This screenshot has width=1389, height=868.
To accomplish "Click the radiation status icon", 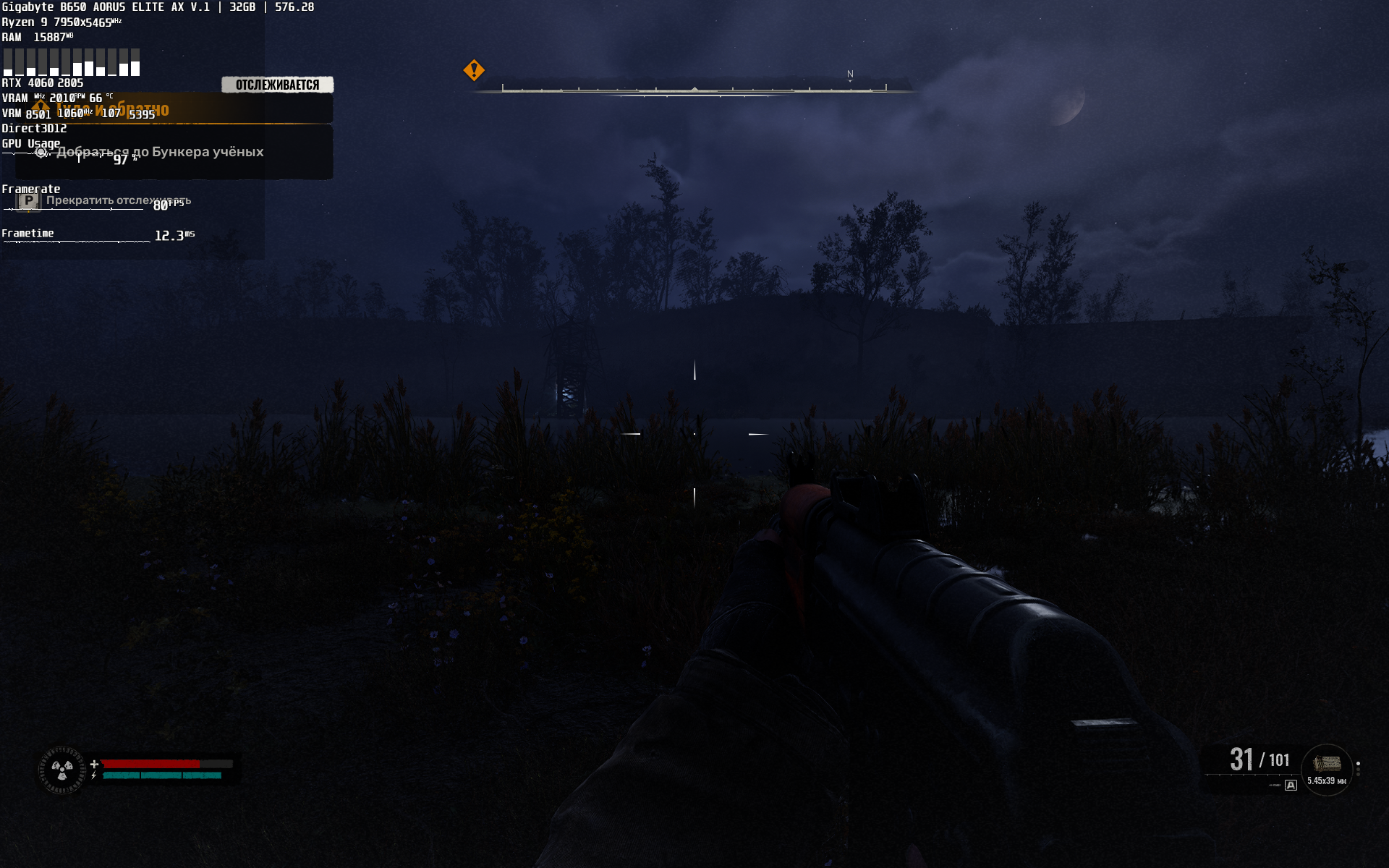I will pos(62,770).
